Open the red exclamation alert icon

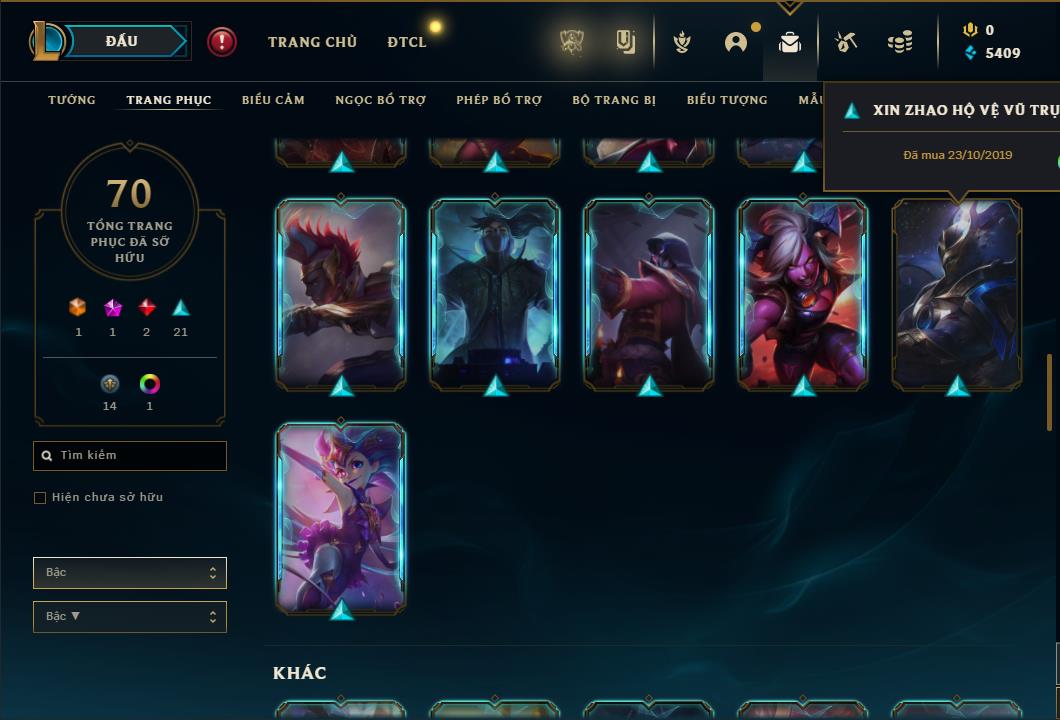(x=222, y=42)
